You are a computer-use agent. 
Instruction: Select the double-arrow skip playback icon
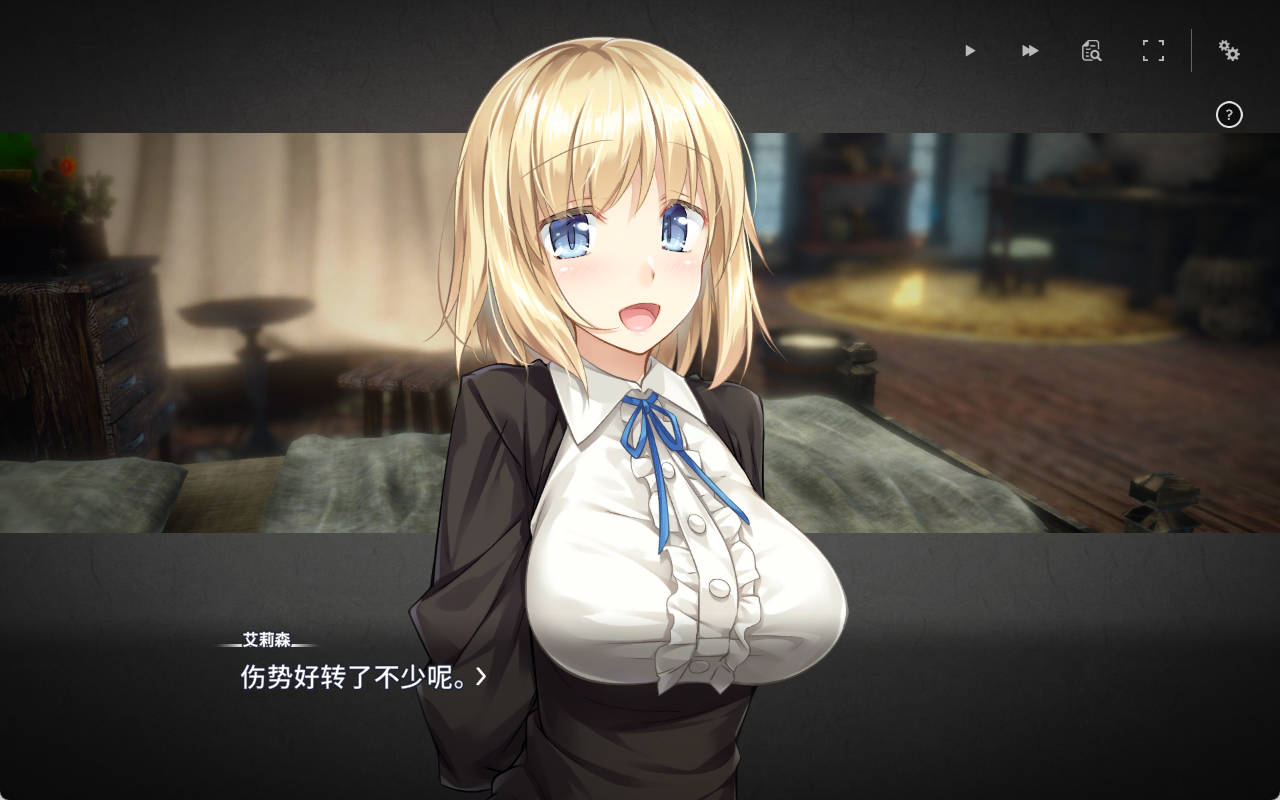[x=1030, y=50]
